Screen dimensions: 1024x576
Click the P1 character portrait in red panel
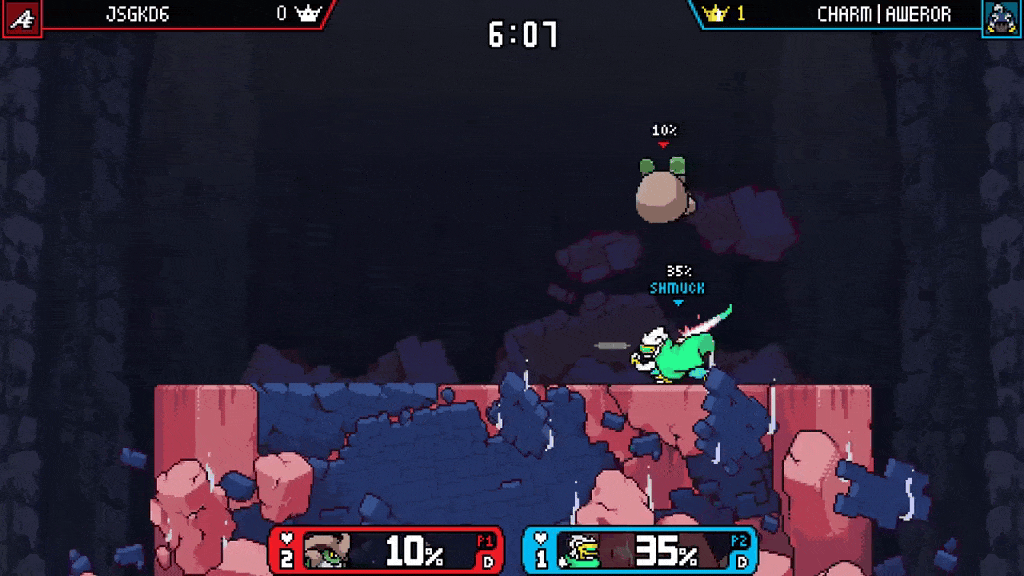[326, 551]
